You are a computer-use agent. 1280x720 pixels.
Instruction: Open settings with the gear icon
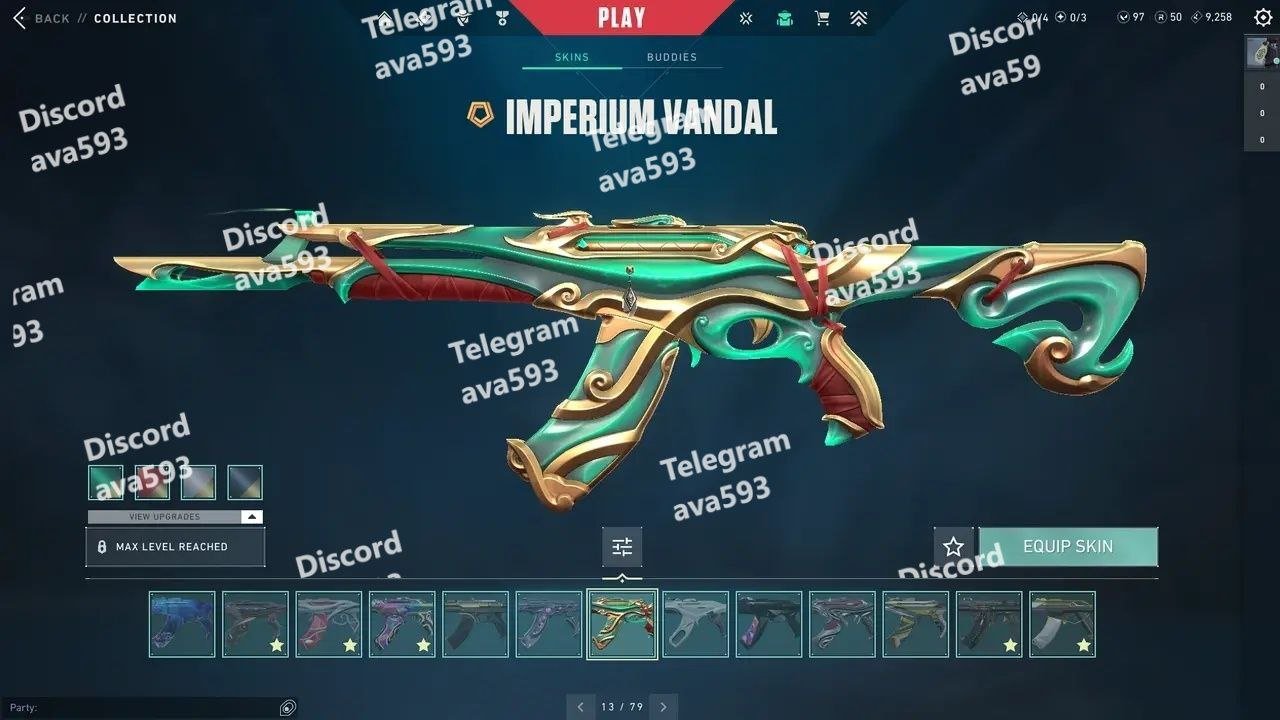[1262, 18]
